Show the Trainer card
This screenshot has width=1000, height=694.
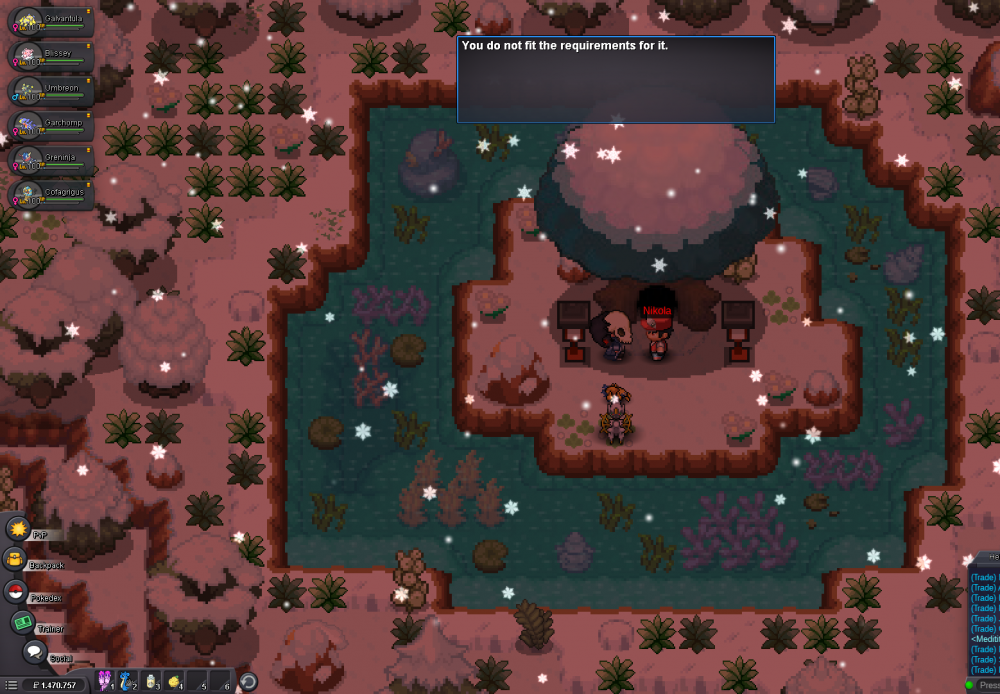[x=23, y=622]
